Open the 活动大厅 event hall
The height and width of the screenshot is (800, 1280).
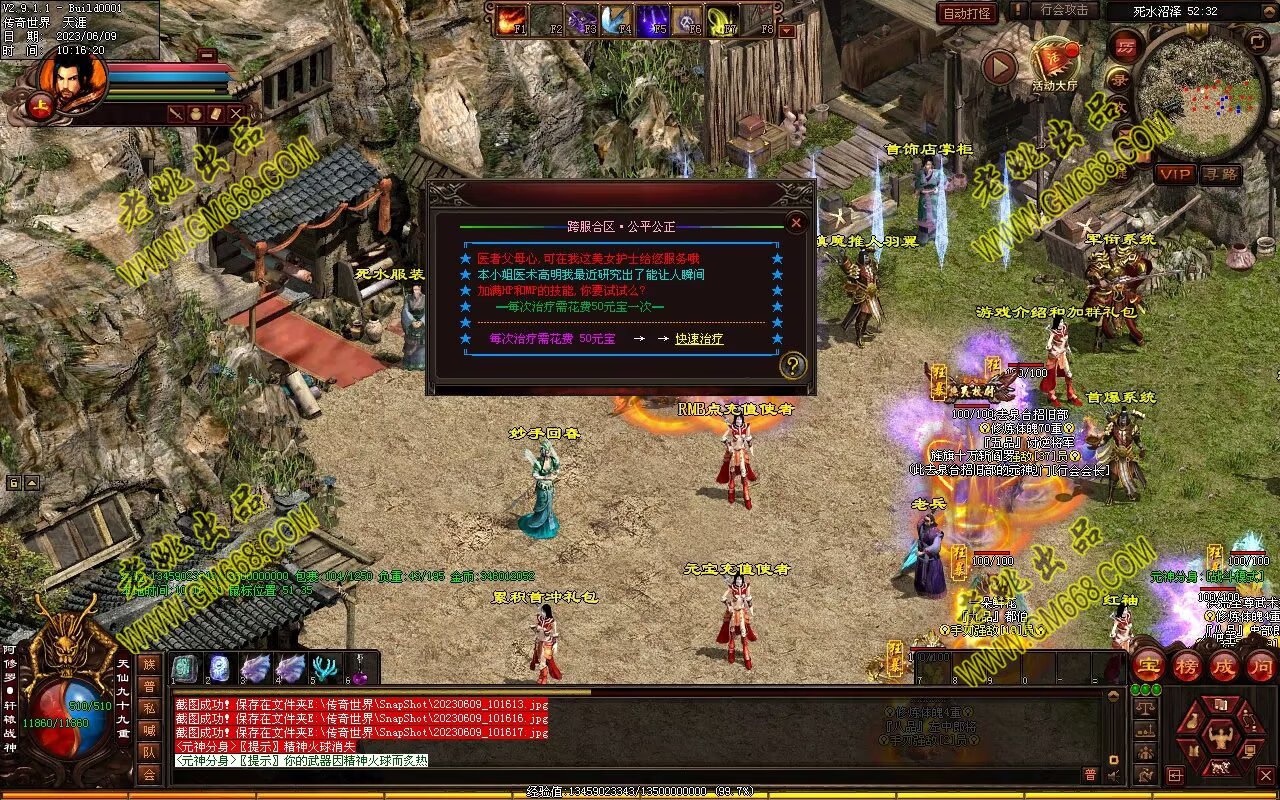click(x=1055, y=62)
